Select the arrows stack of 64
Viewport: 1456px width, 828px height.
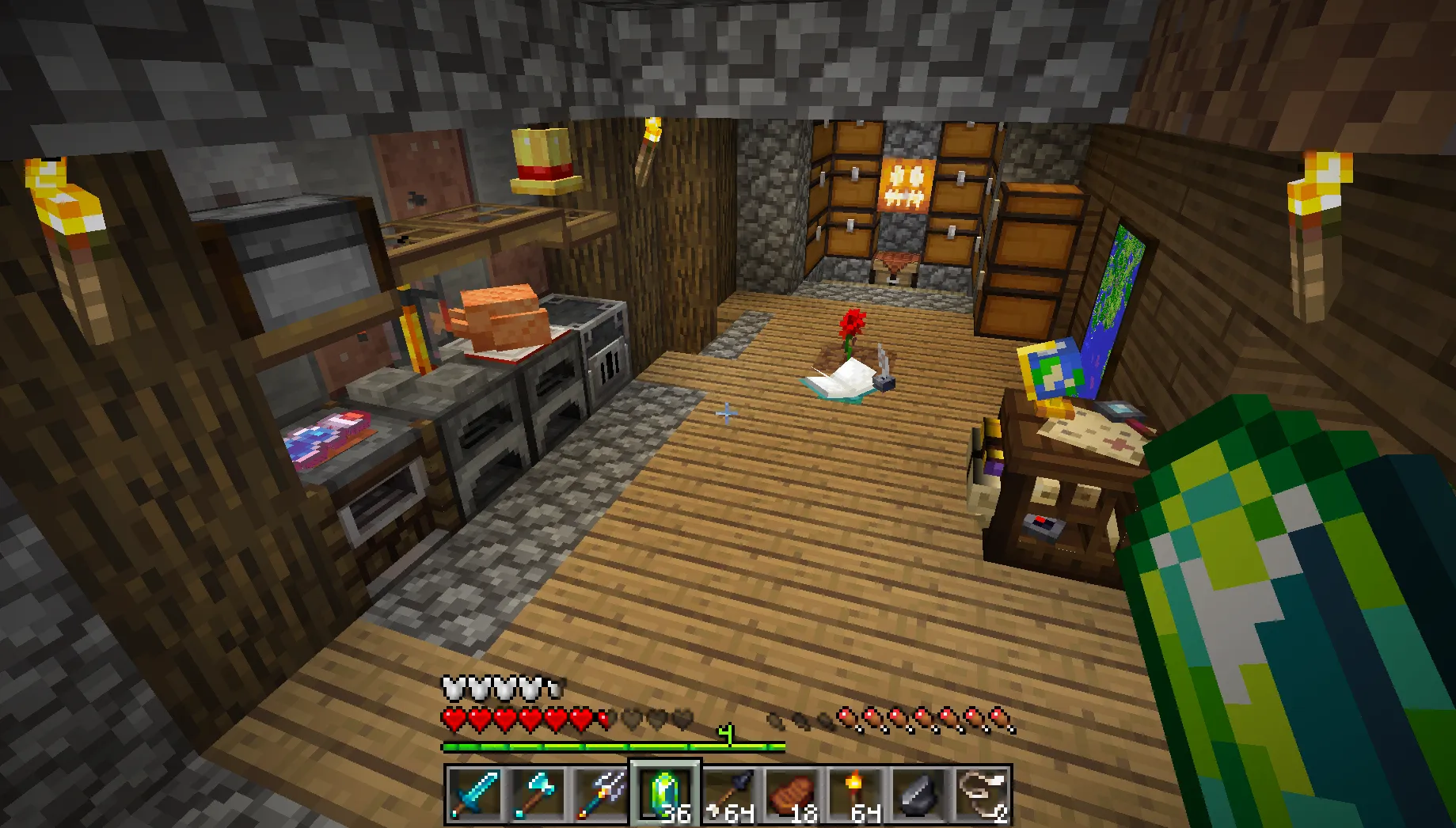(x=727, y=796)
